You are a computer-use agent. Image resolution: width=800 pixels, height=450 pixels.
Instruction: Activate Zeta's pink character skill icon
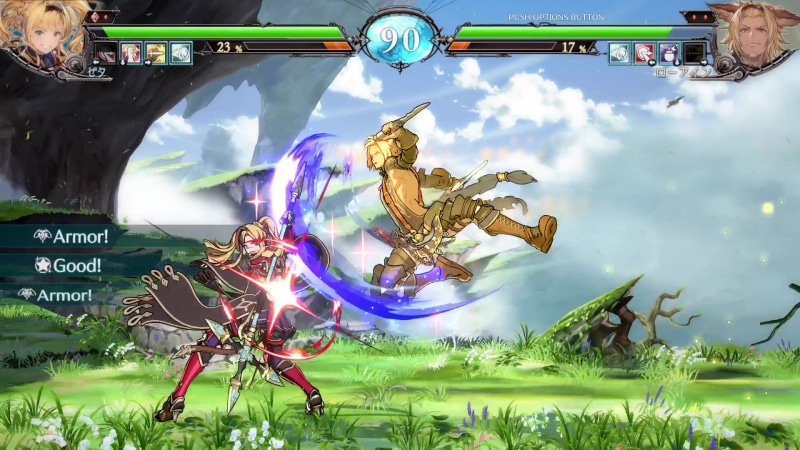click(131, 53)
